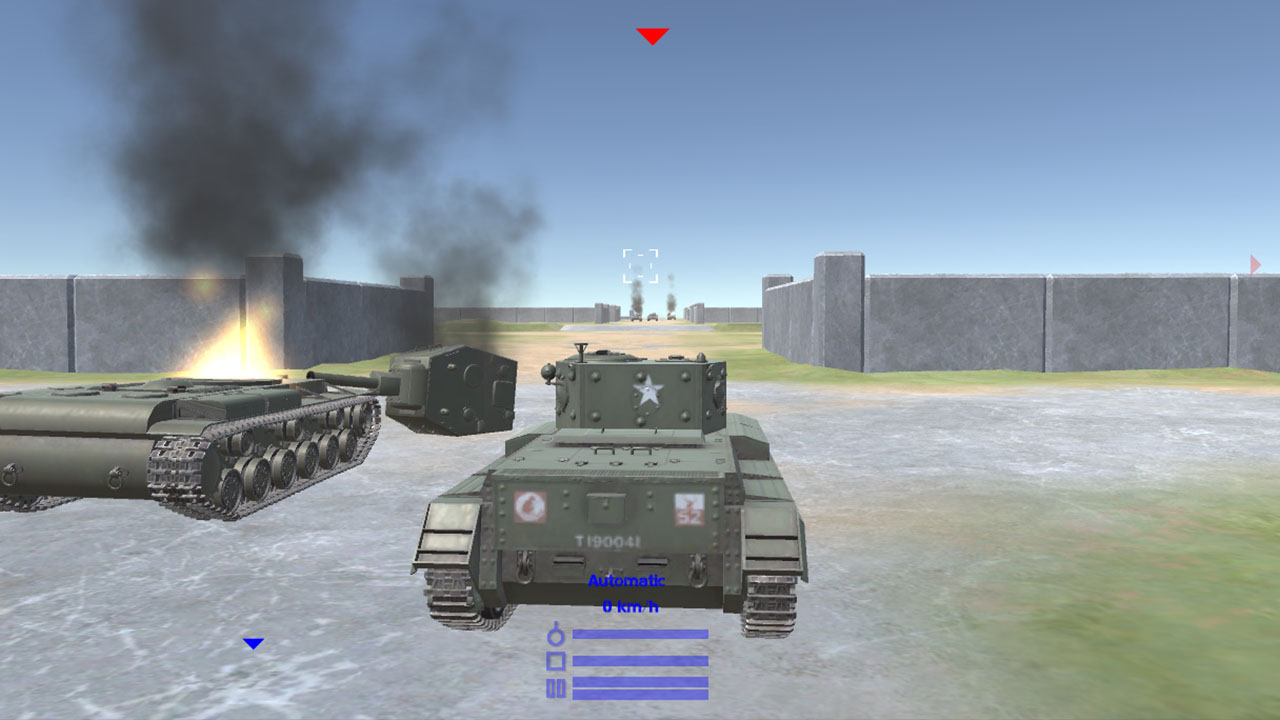
Task: Select the ring-shaped engine status icon
Action: tap(555, 636)
